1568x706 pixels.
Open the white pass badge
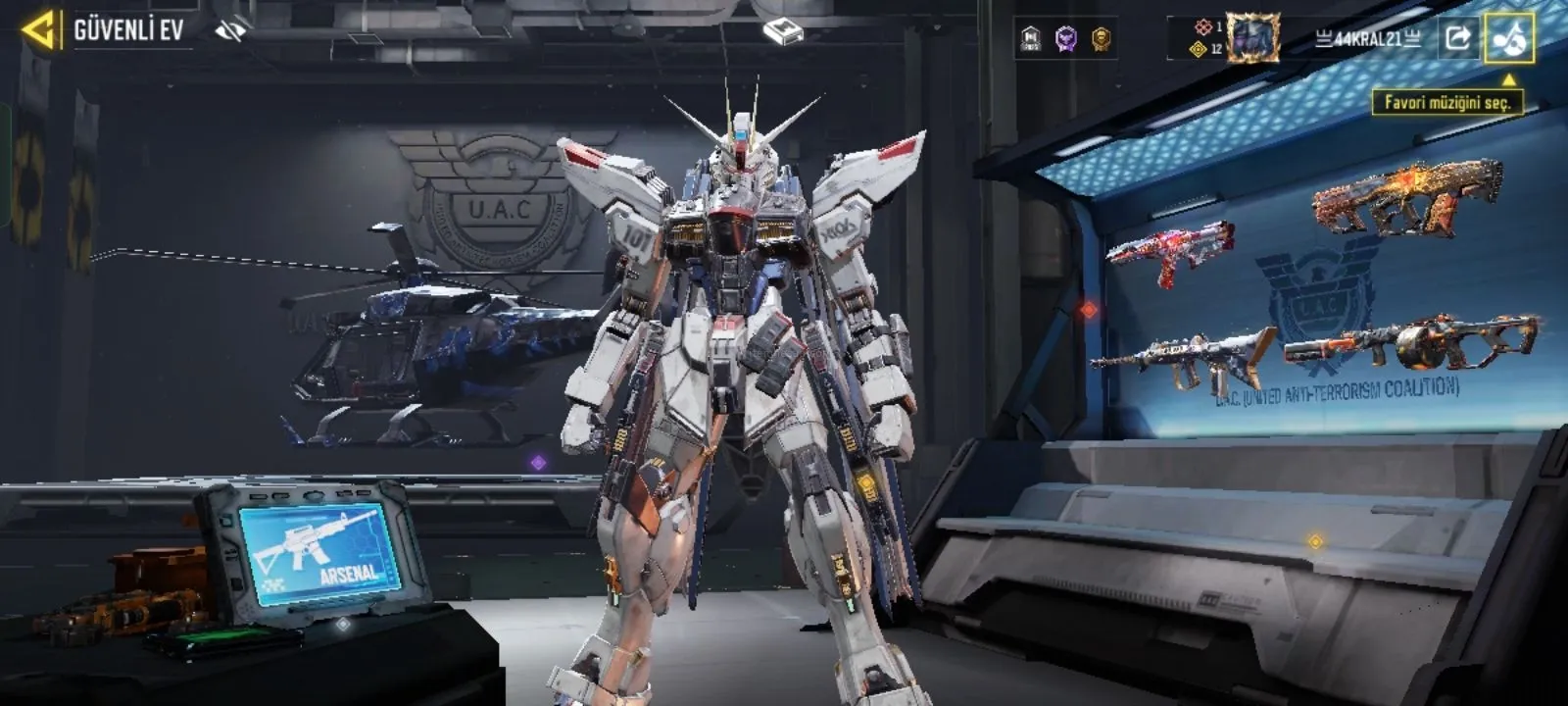click(1030, 39)
